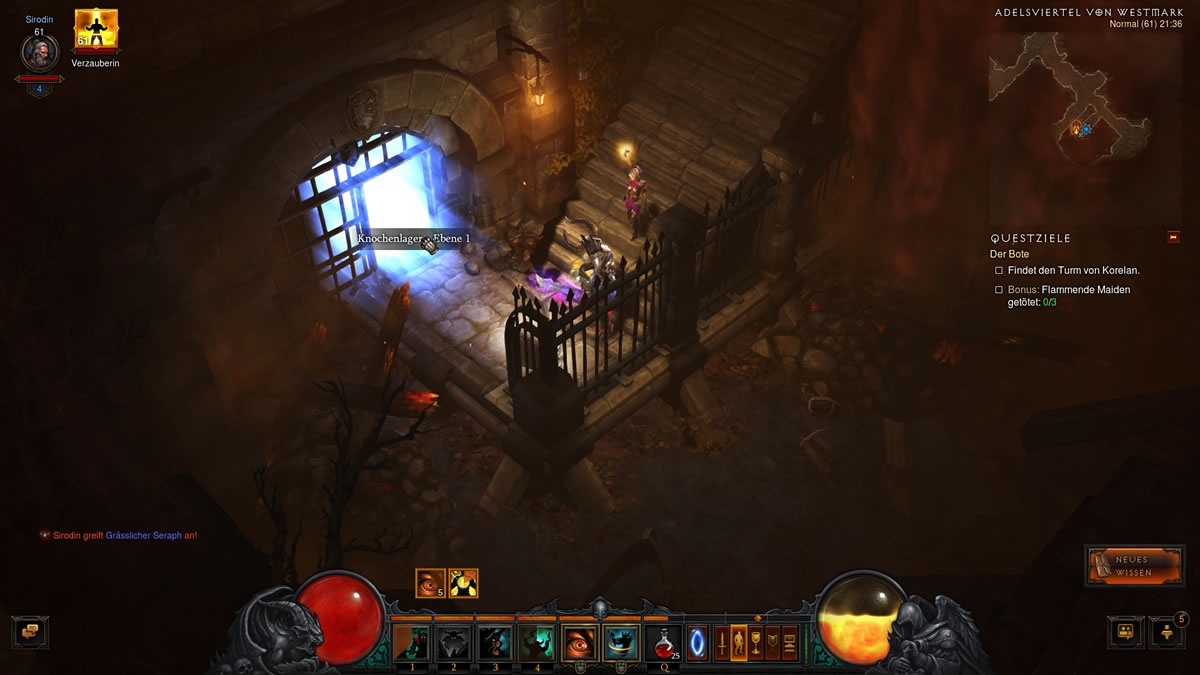Use the bat-shaped skill in slot 2

[x=453, y=642]
